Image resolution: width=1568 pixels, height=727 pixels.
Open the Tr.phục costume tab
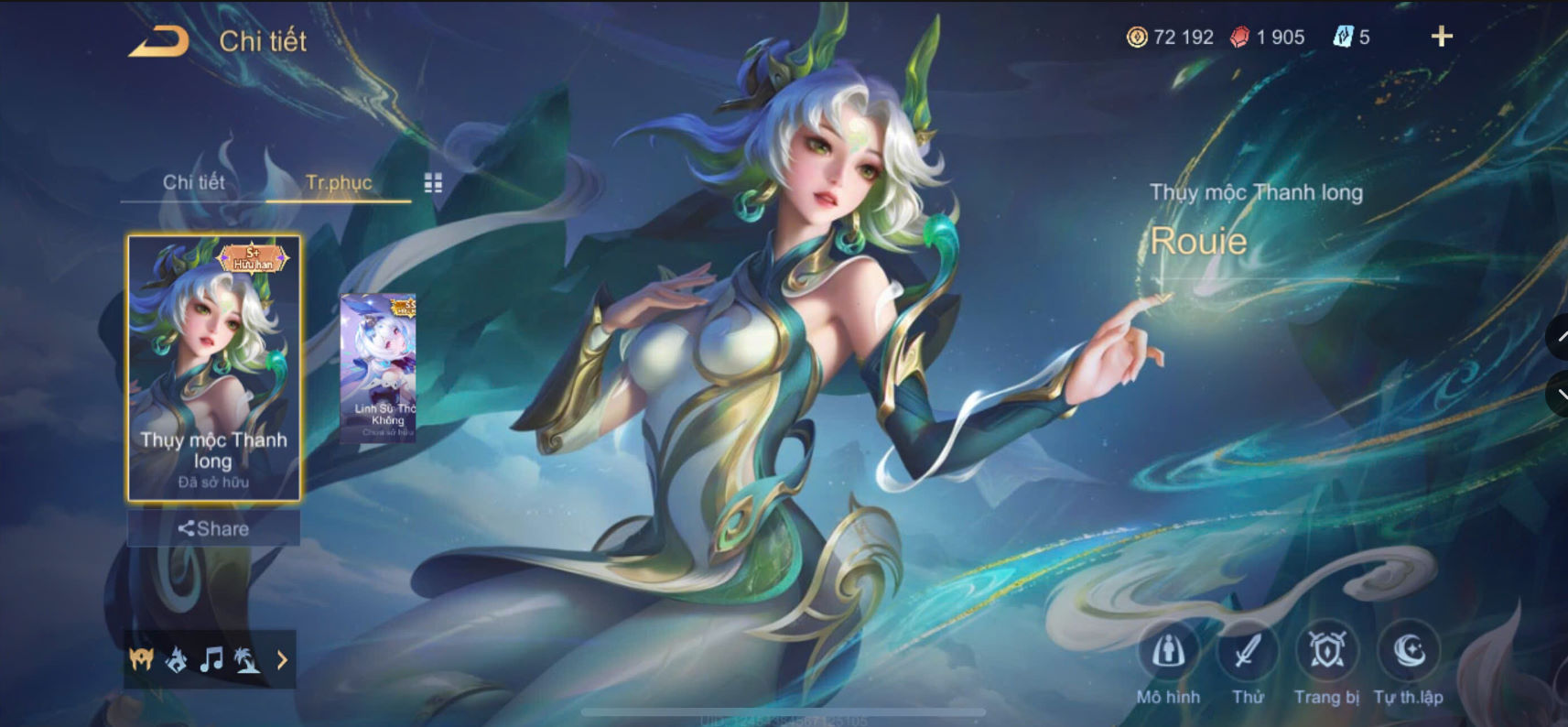(340, 183)
